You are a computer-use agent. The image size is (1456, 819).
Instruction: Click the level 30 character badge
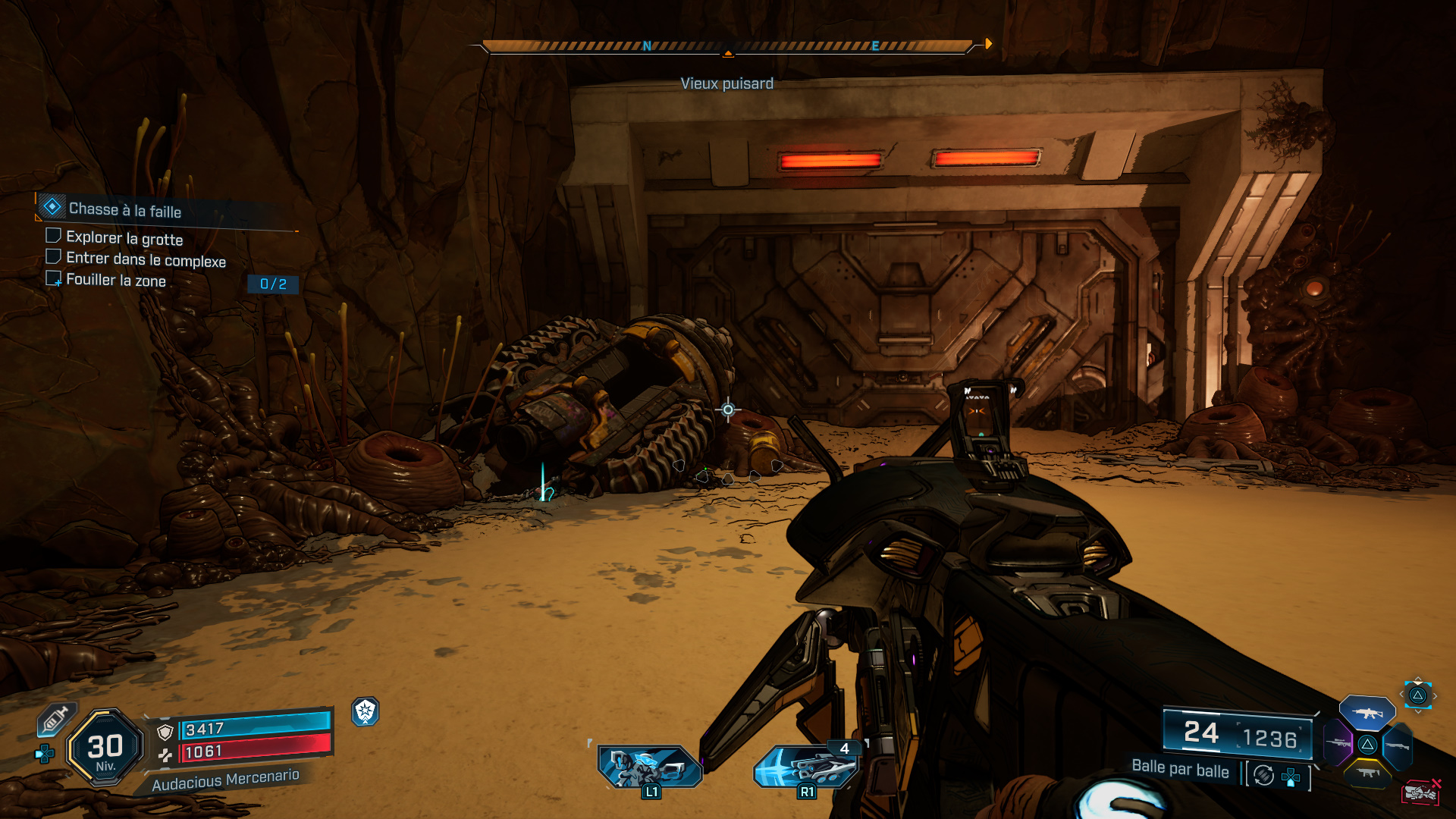pyautogui.click(x=105, y=748)
